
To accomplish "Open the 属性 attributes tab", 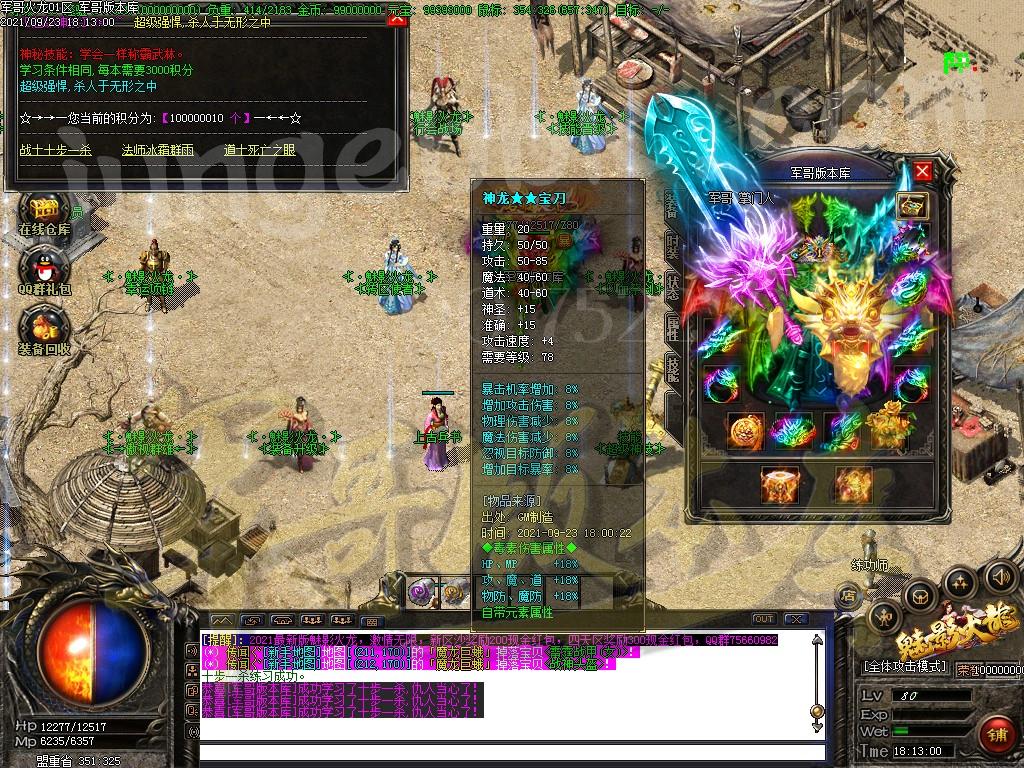I will click(x=673, y=327).
